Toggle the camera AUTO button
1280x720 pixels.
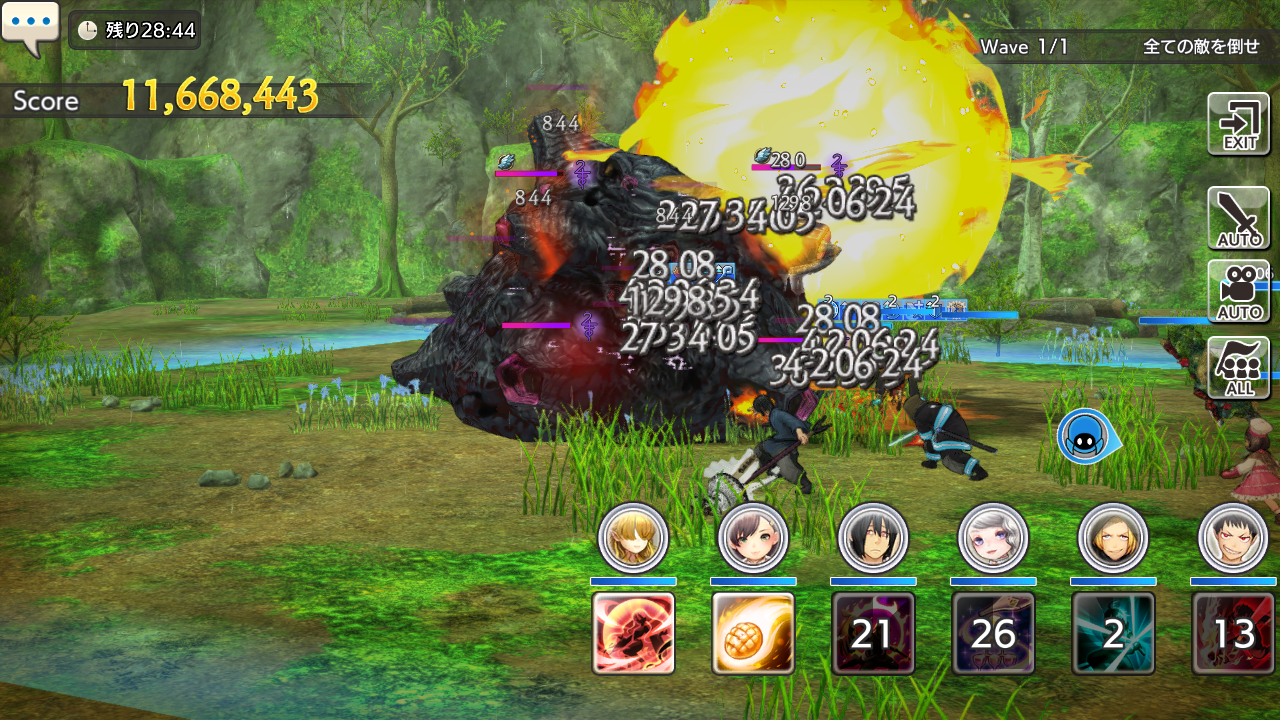coord(1238,291)
